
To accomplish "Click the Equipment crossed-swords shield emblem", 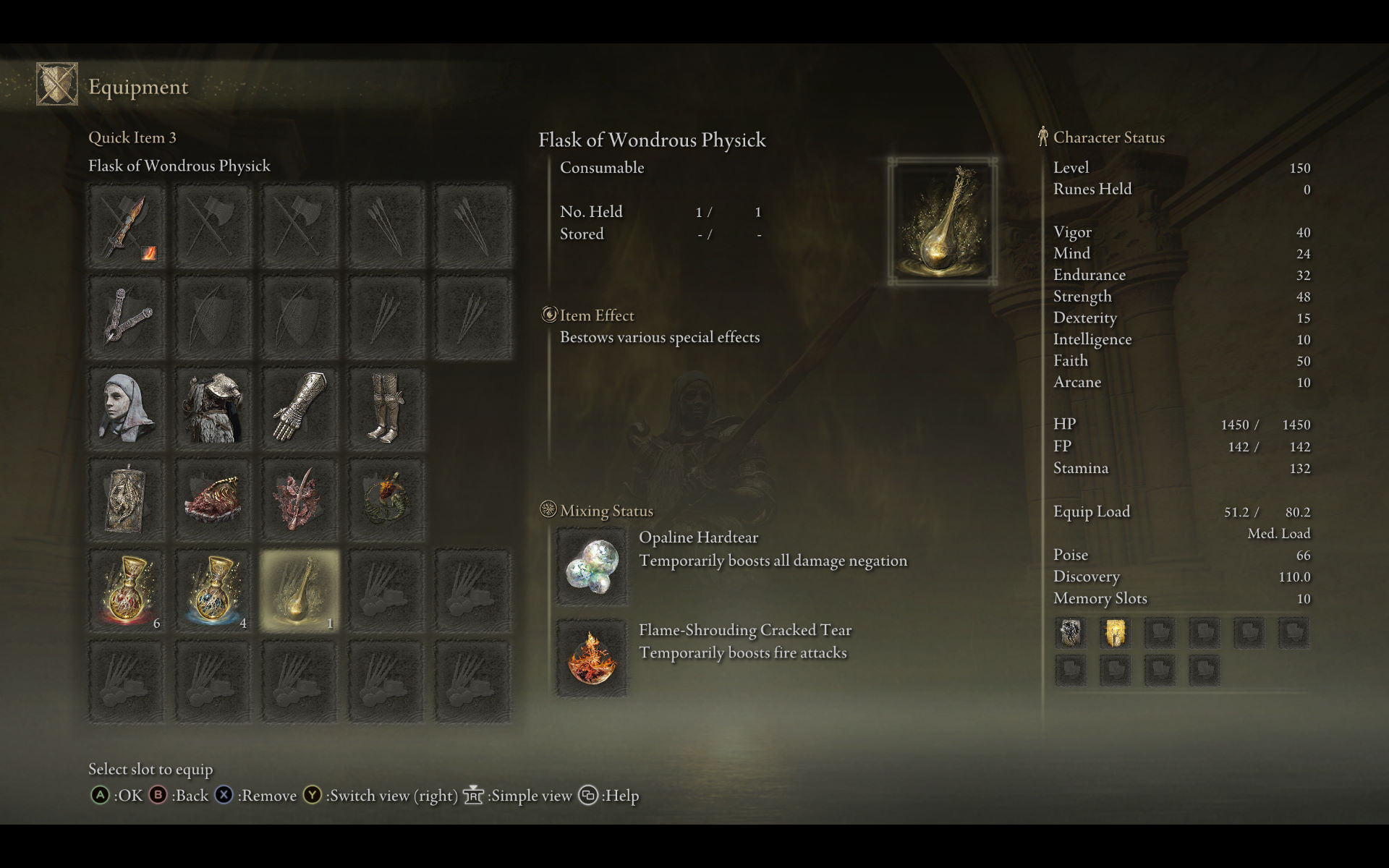I will [57, 85].
